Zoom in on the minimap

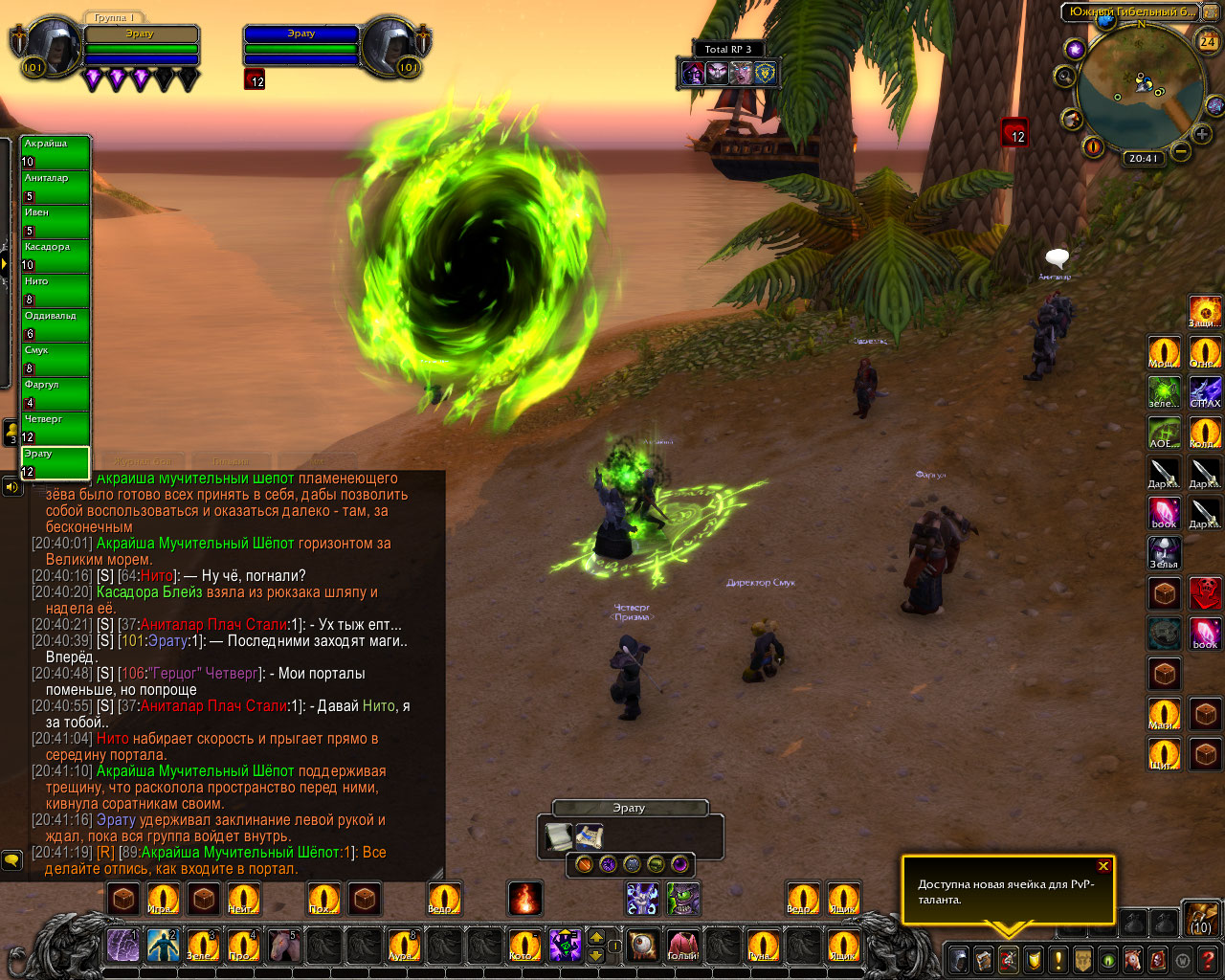[1202, 135]
